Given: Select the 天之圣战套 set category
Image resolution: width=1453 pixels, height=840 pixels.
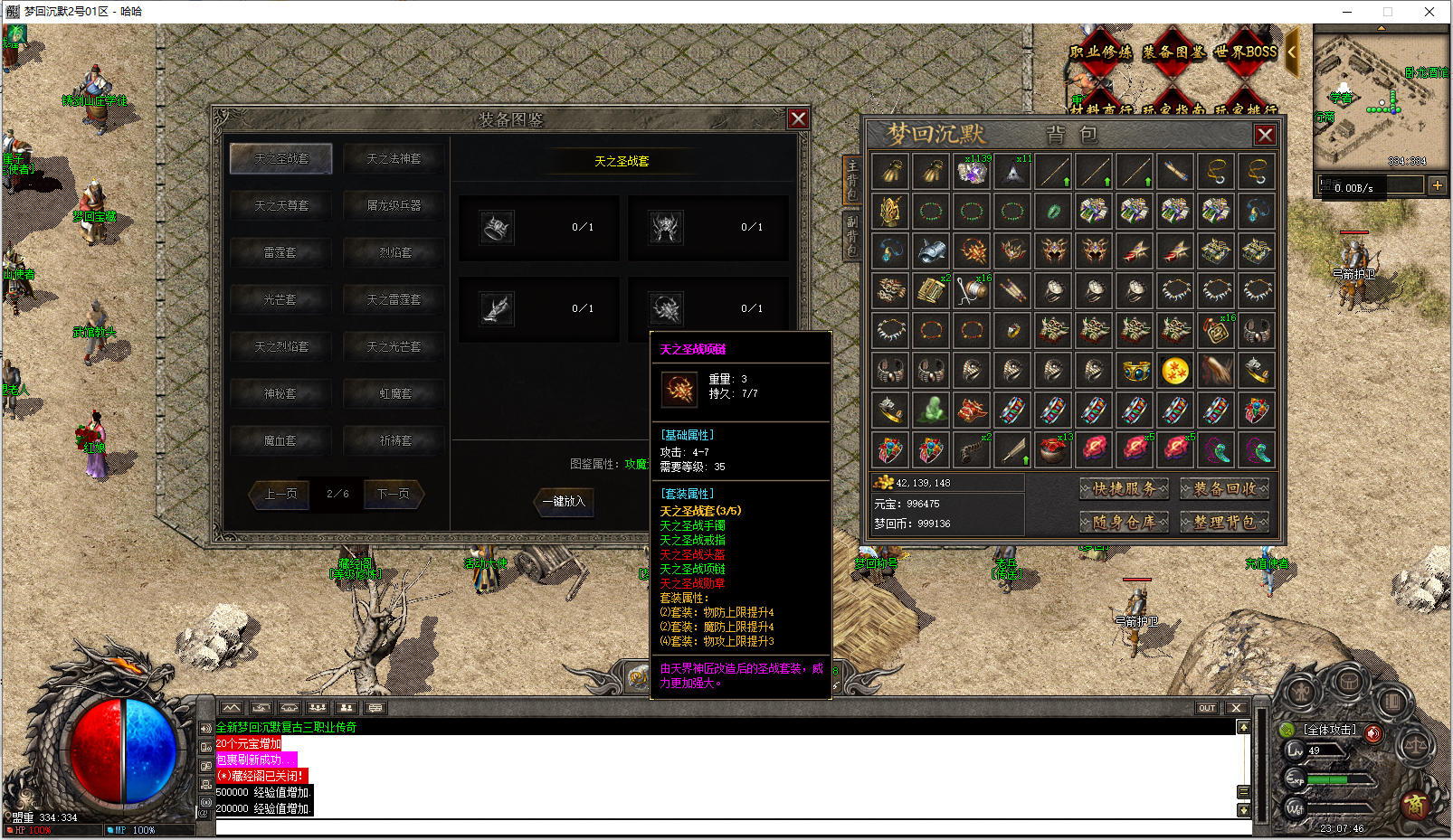Looking at the screenshot, I should [280, 158].
